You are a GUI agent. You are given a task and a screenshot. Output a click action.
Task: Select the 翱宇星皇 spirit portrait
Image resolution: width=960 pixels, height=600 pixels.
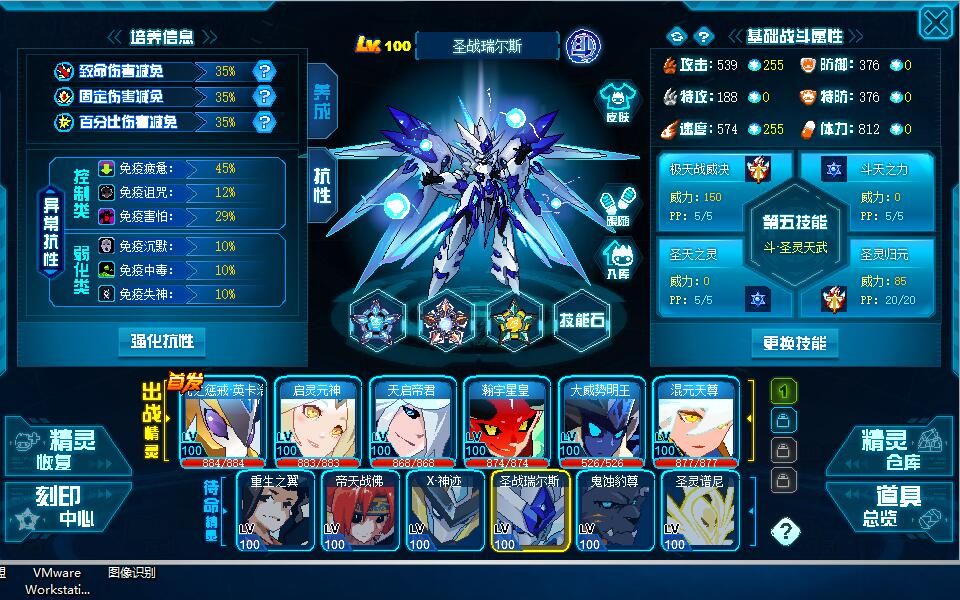[x=508, y=423]
